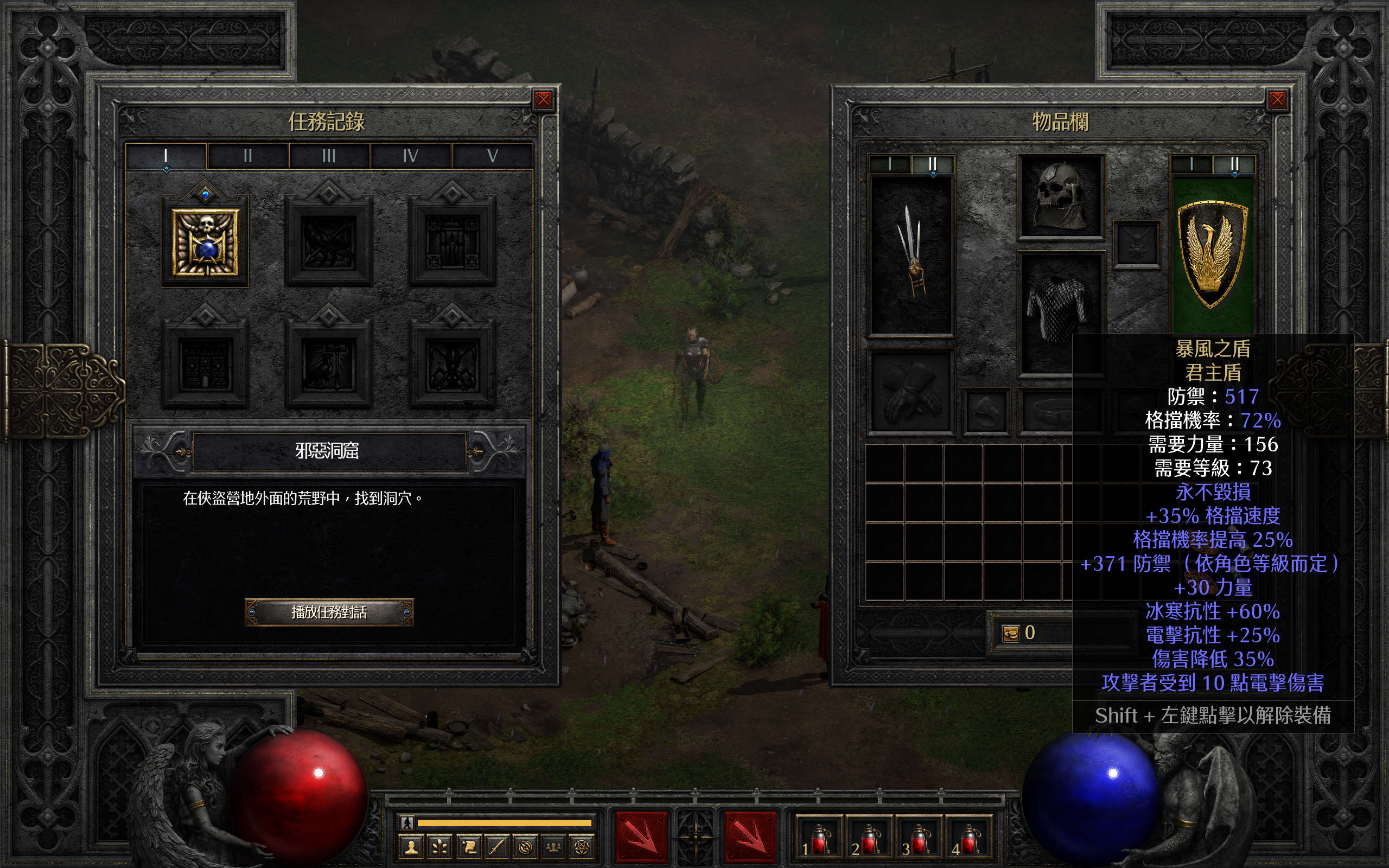Screen dimensions: 1389x868
Task: Open the skill tree via branch icon
Action: (439, 847)
